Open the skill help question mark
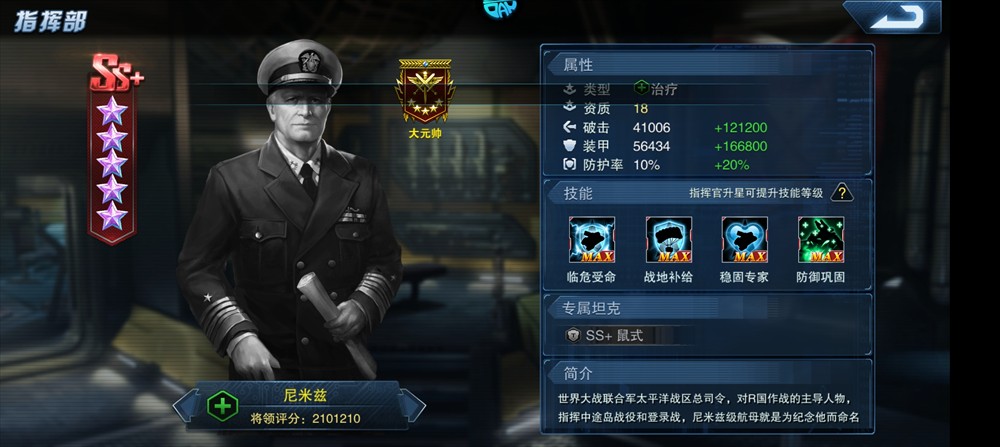Image resolution: width=1000 pixels, height=447 pixels. click(x=843, y=193)
